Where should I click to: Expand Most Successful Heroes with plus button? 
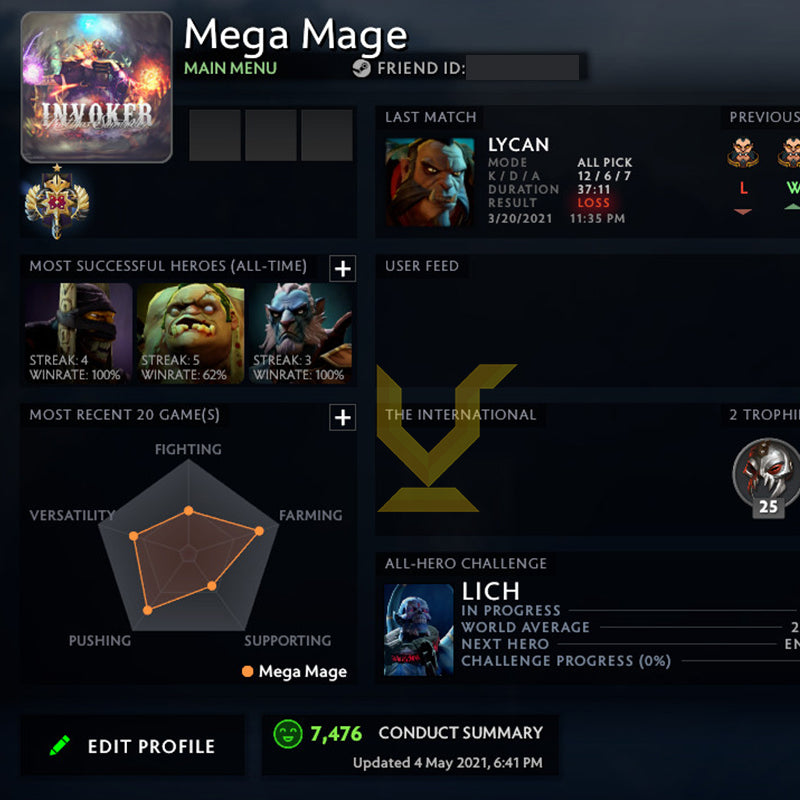pyautogui.click(x=342, y=268)
